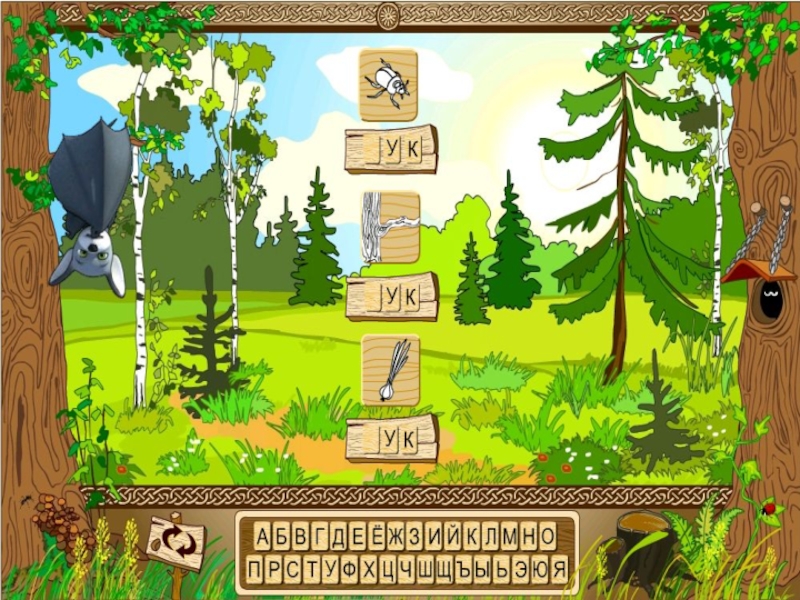
Task: Select the letter П tile
Action: pyautogui.click(x=255, y=570)
